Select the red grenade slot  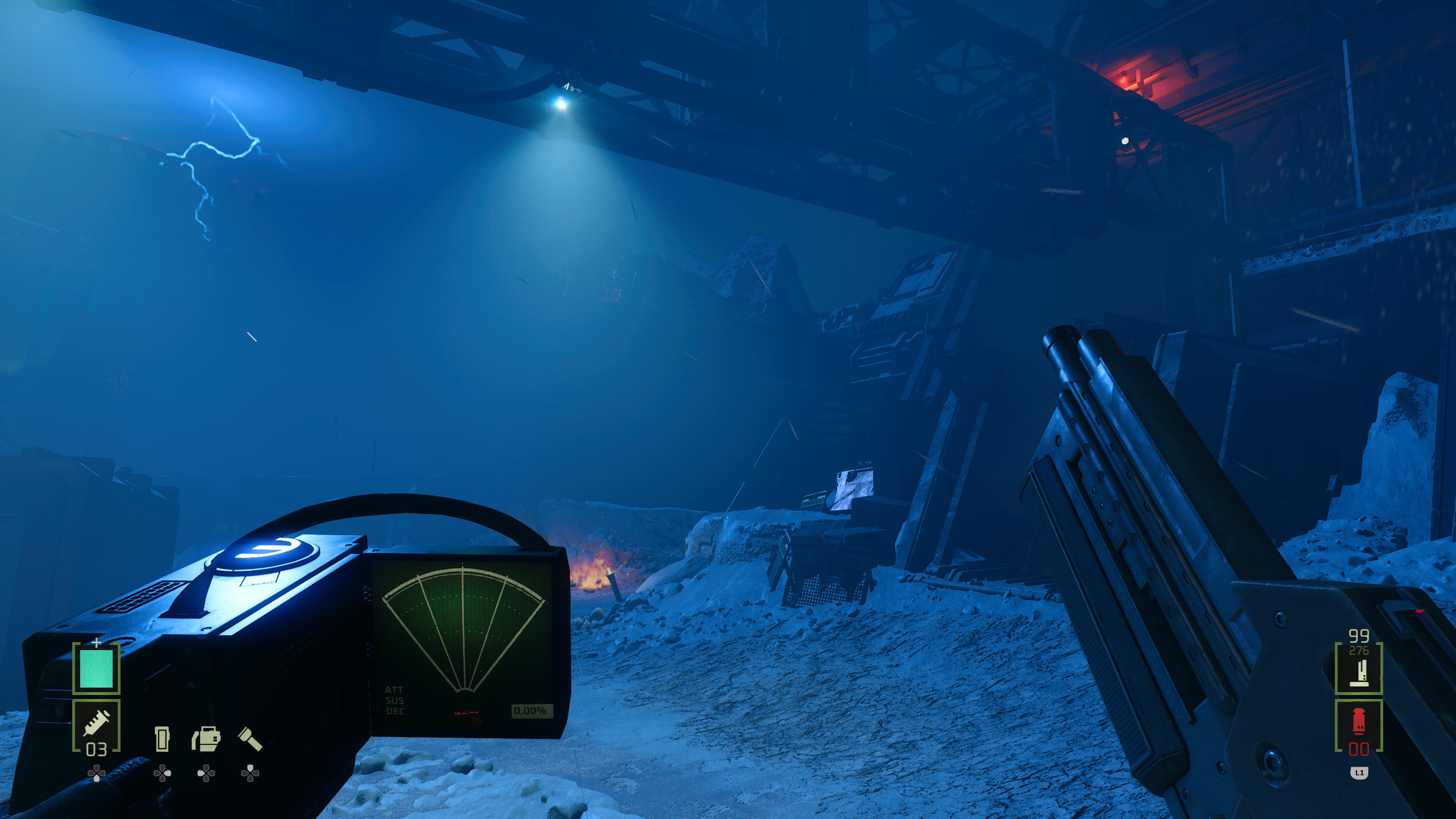click(x=1358, y=725)
